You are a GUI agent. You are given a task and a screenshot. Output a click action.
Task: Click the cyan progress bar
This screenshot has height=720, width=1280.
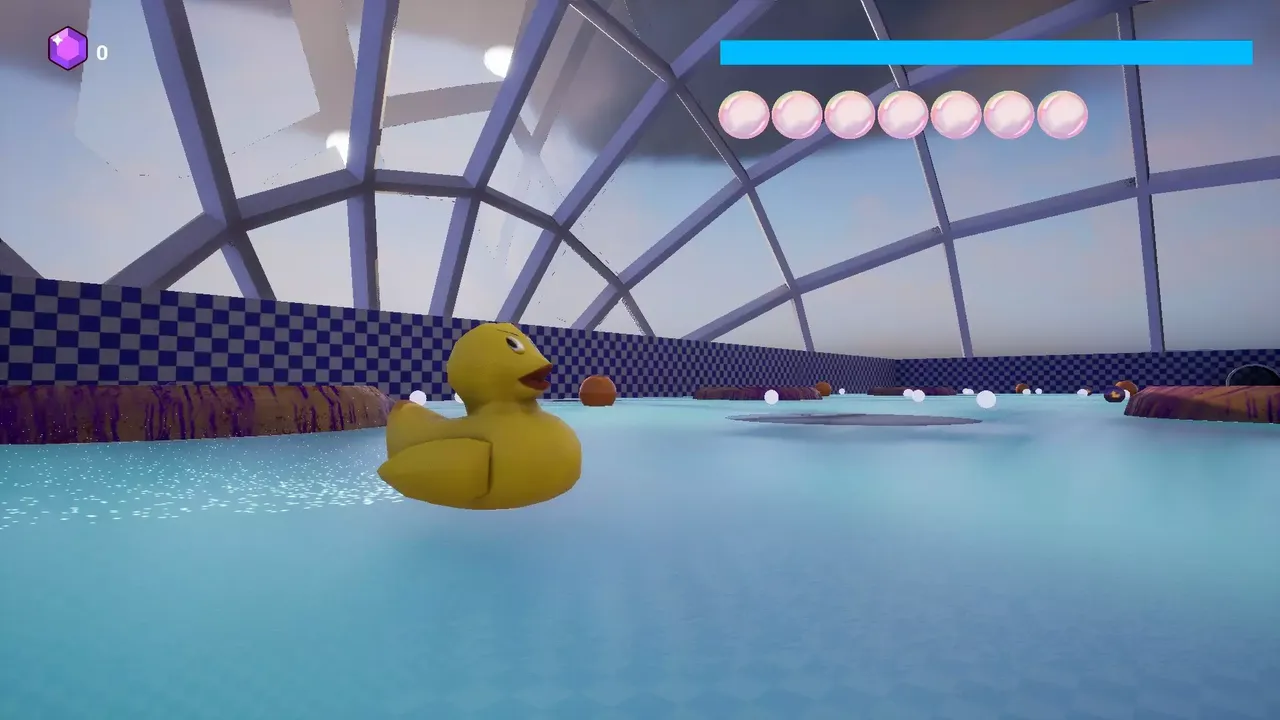pyautogui.click(x=985, y=54)
